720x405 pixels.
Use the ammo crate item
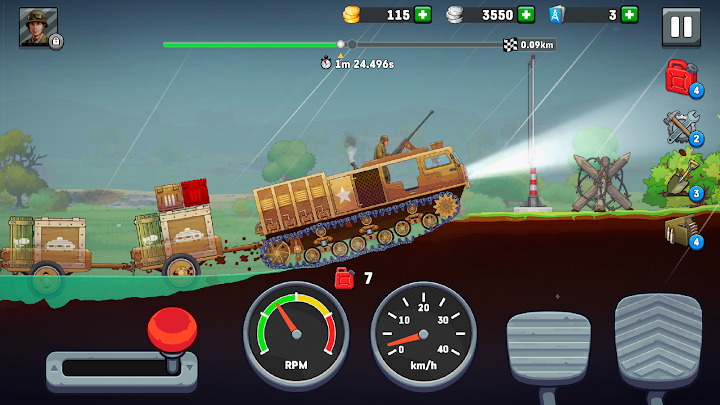click(682, 230)
